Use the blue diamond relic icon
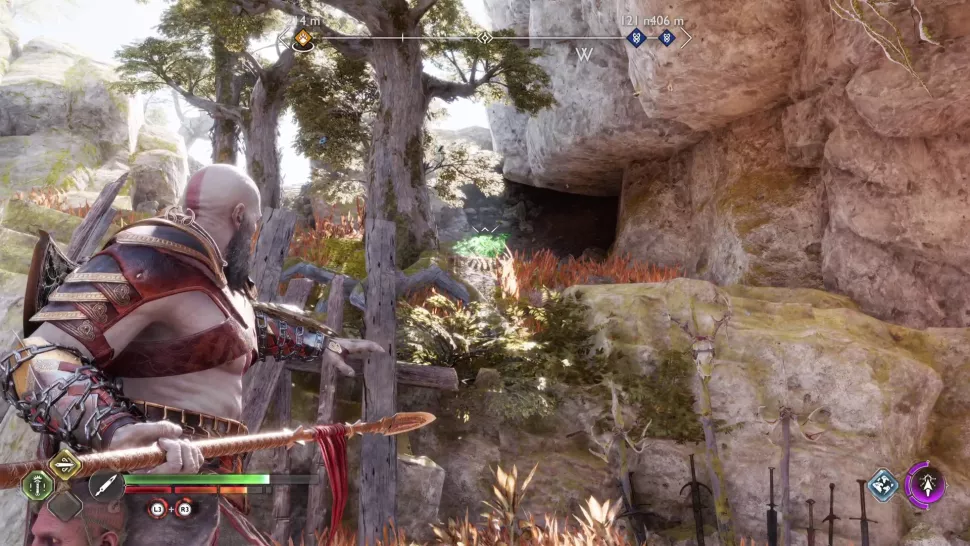Viewport: 970px width, 546px height. tap(882, 485)
